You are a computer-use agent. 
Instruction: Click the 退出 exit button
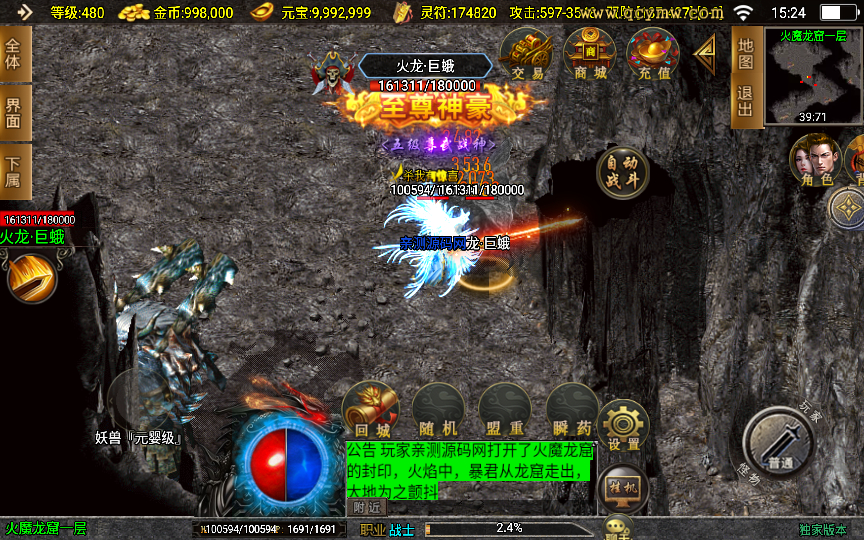pos(745,102)
